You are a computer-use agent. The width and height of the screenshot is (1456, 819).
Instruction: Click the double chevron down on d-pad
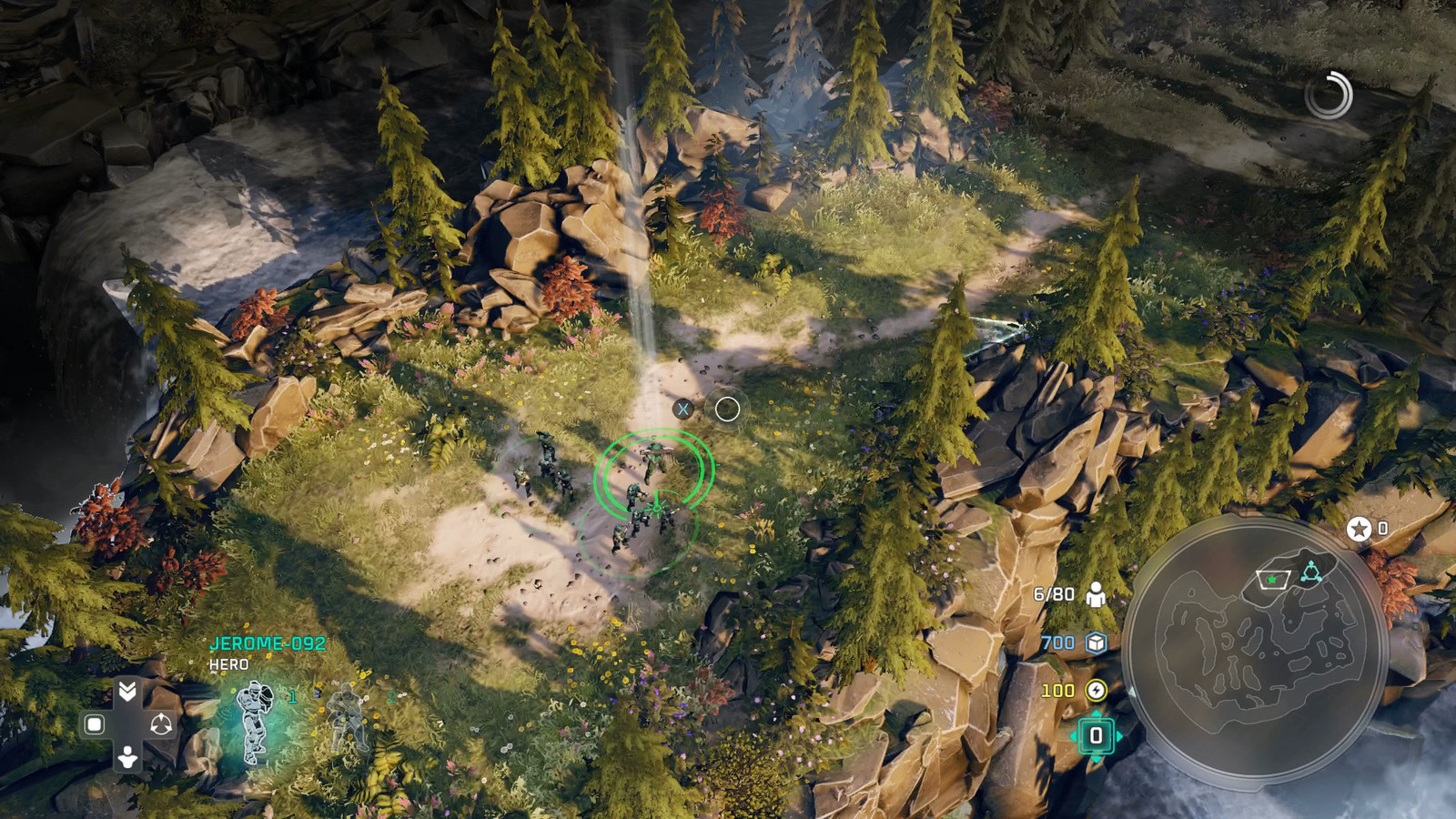(126, 689)
